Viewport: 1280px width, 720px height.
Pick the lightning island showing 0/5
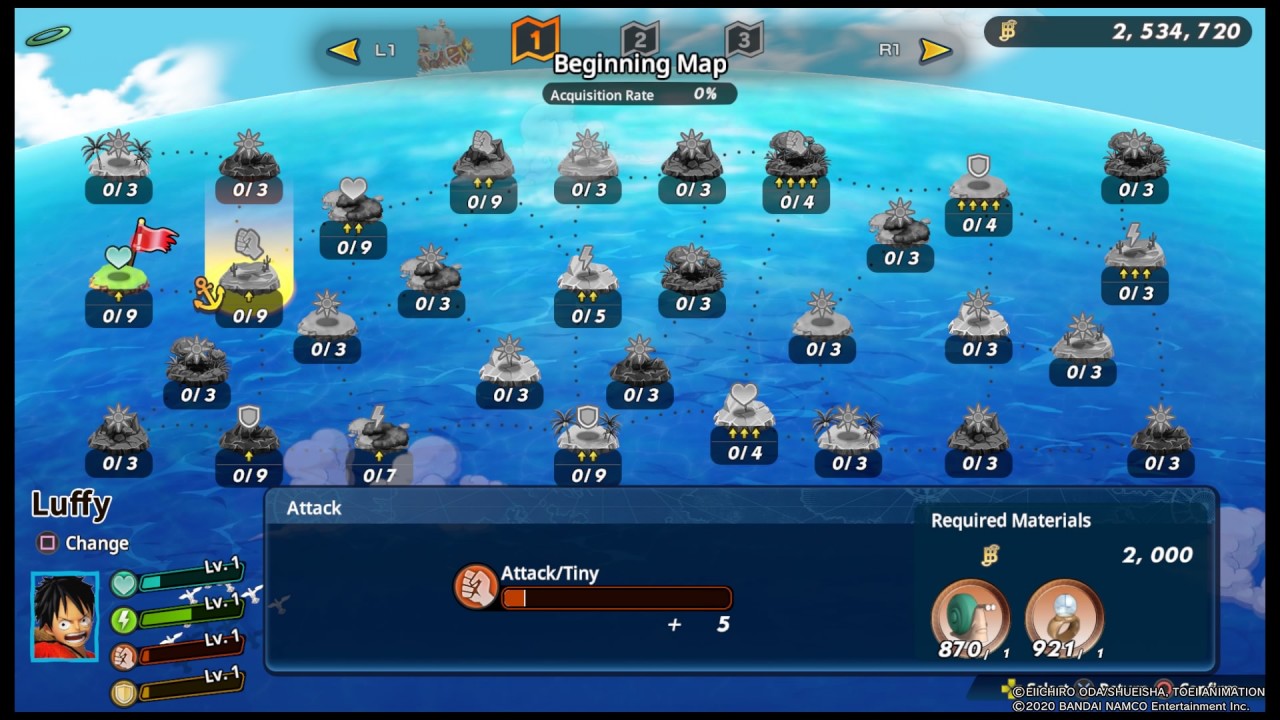click(x=587, y=275)
